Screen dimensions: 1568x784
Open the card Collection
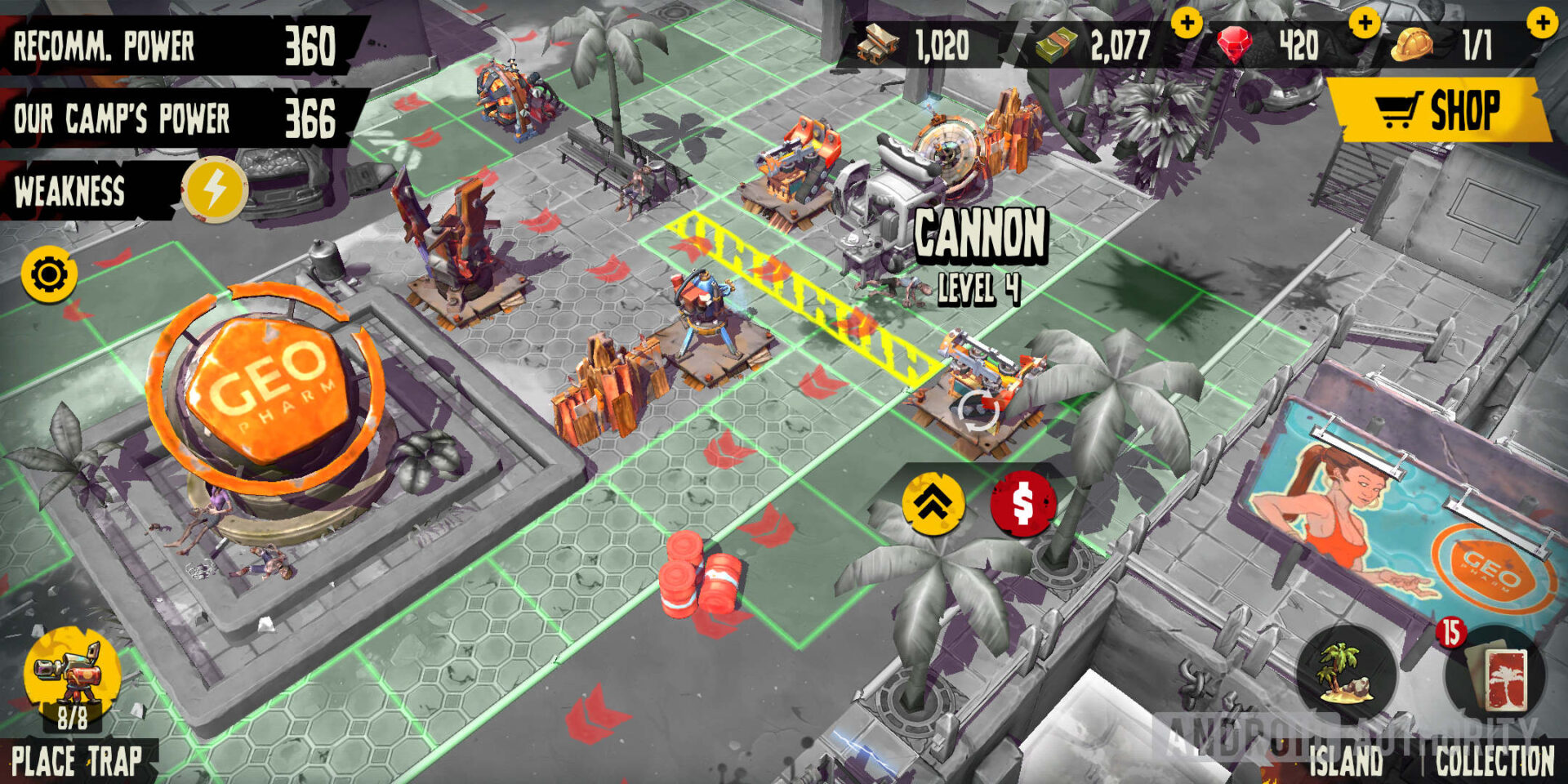point(1494,675)
